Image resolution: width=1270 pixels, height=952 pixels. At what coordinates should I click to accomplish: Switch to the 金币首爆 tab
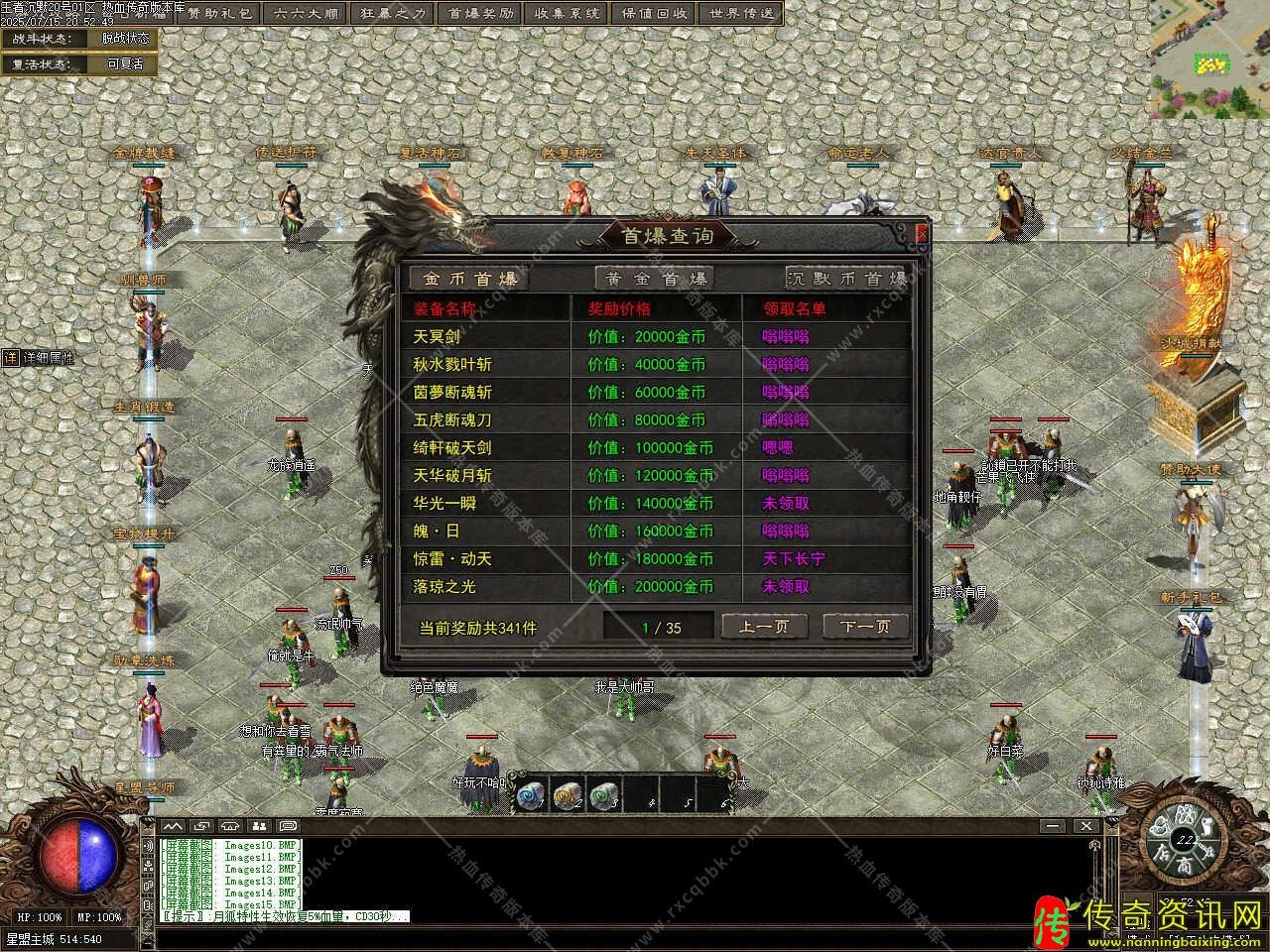click(x=469, y=279)
